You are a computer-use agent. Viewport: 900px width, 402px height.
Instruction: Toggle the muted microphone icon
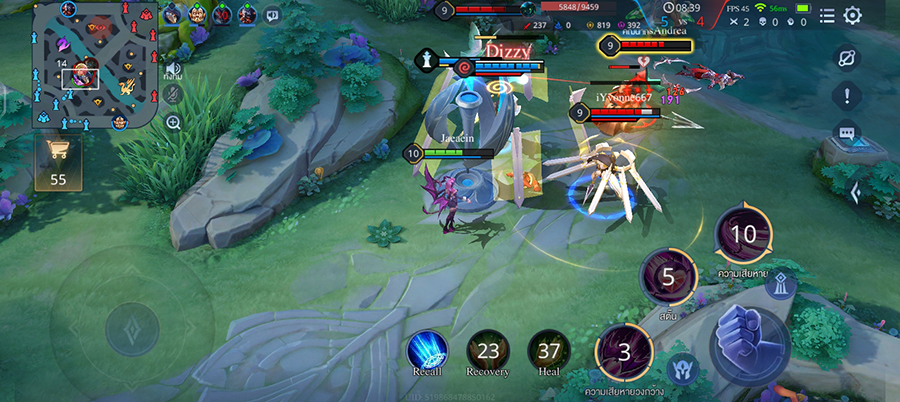click(x=173, y=93)
